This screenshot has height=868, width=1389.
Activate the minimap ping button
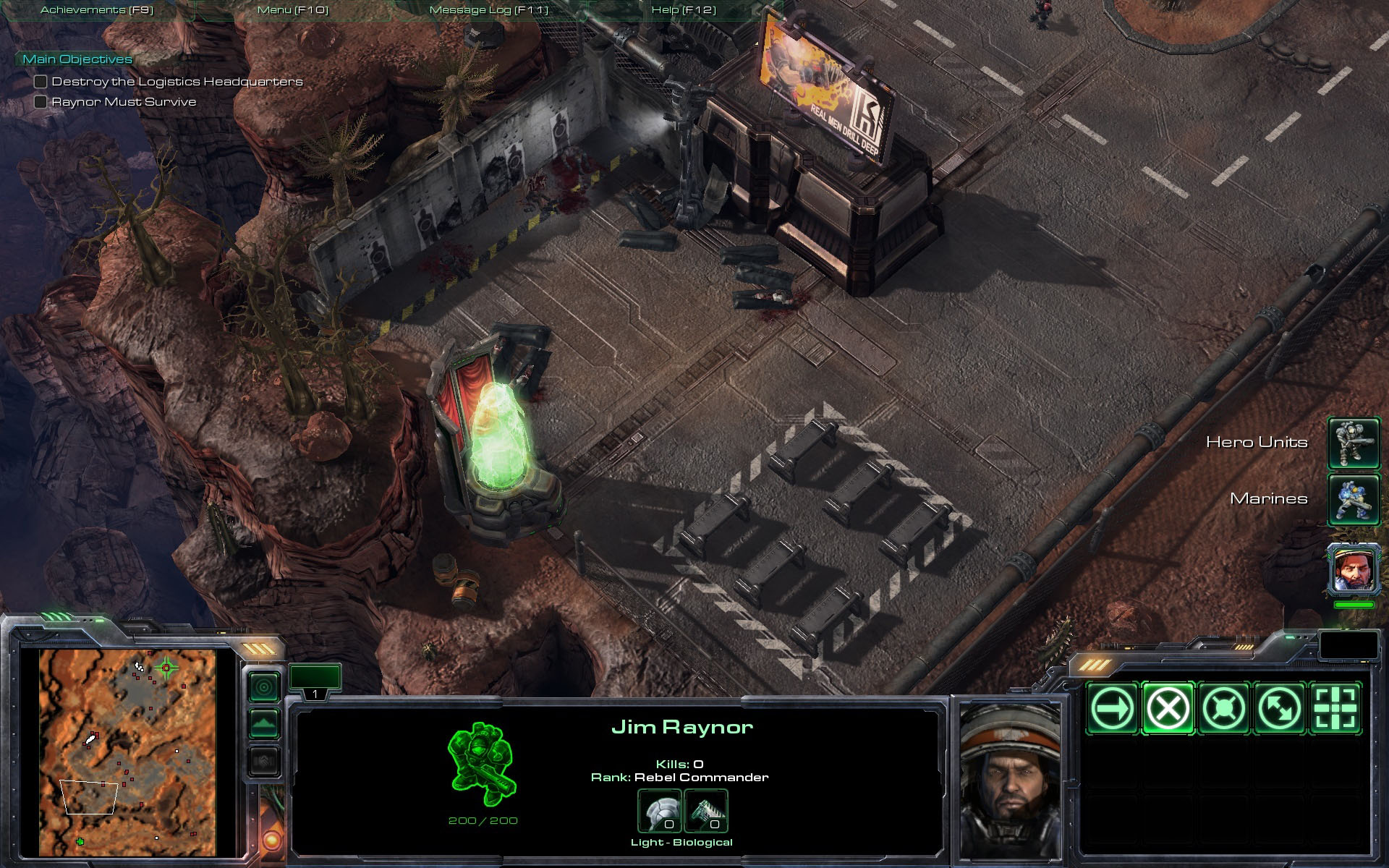click(264, 686)
